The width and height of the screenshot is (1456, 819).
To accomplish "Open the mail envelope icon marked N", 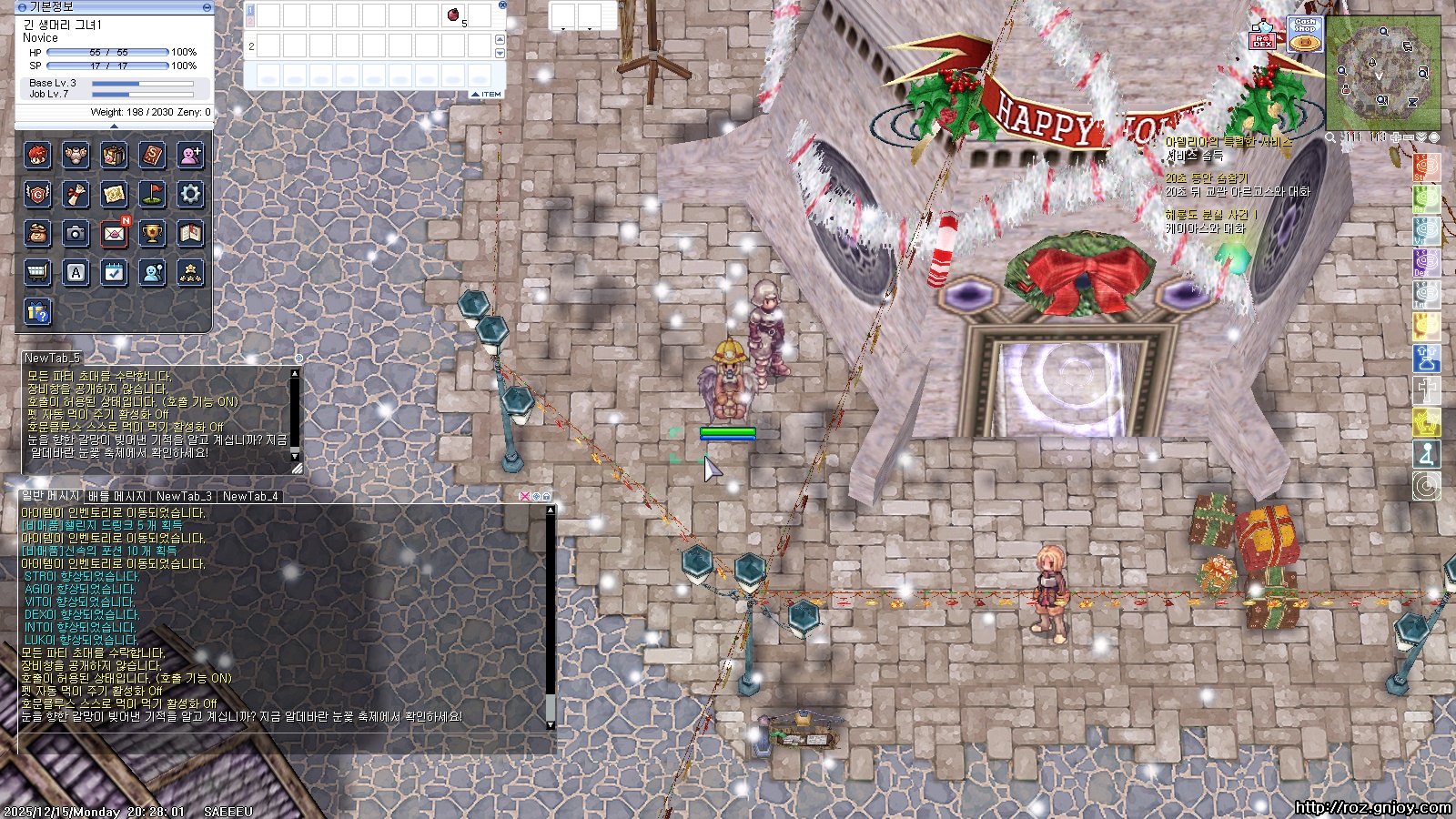I will [x=114, y=233].
